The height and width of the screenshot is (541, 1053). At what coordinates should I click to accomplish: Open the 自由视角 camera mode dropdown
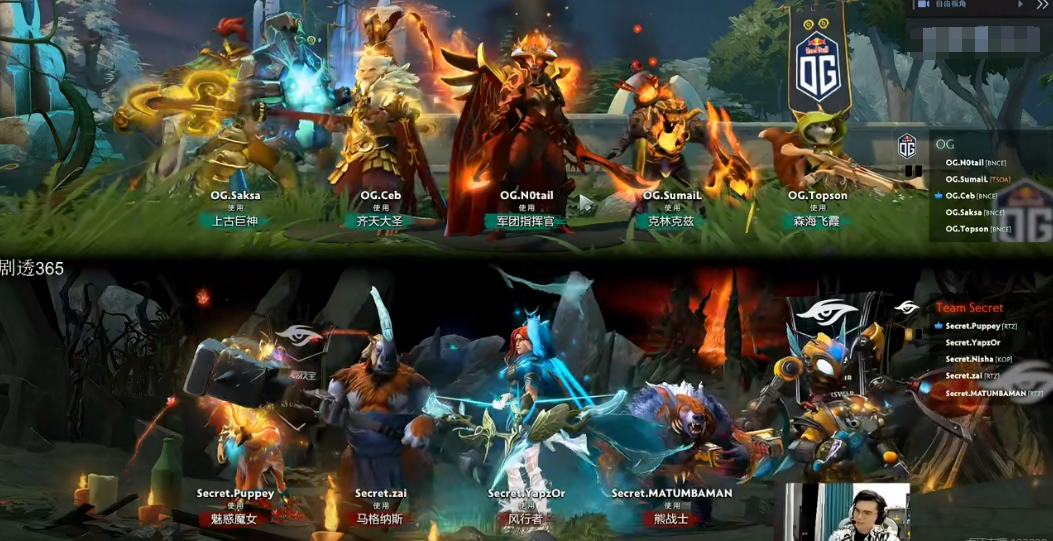964,6
